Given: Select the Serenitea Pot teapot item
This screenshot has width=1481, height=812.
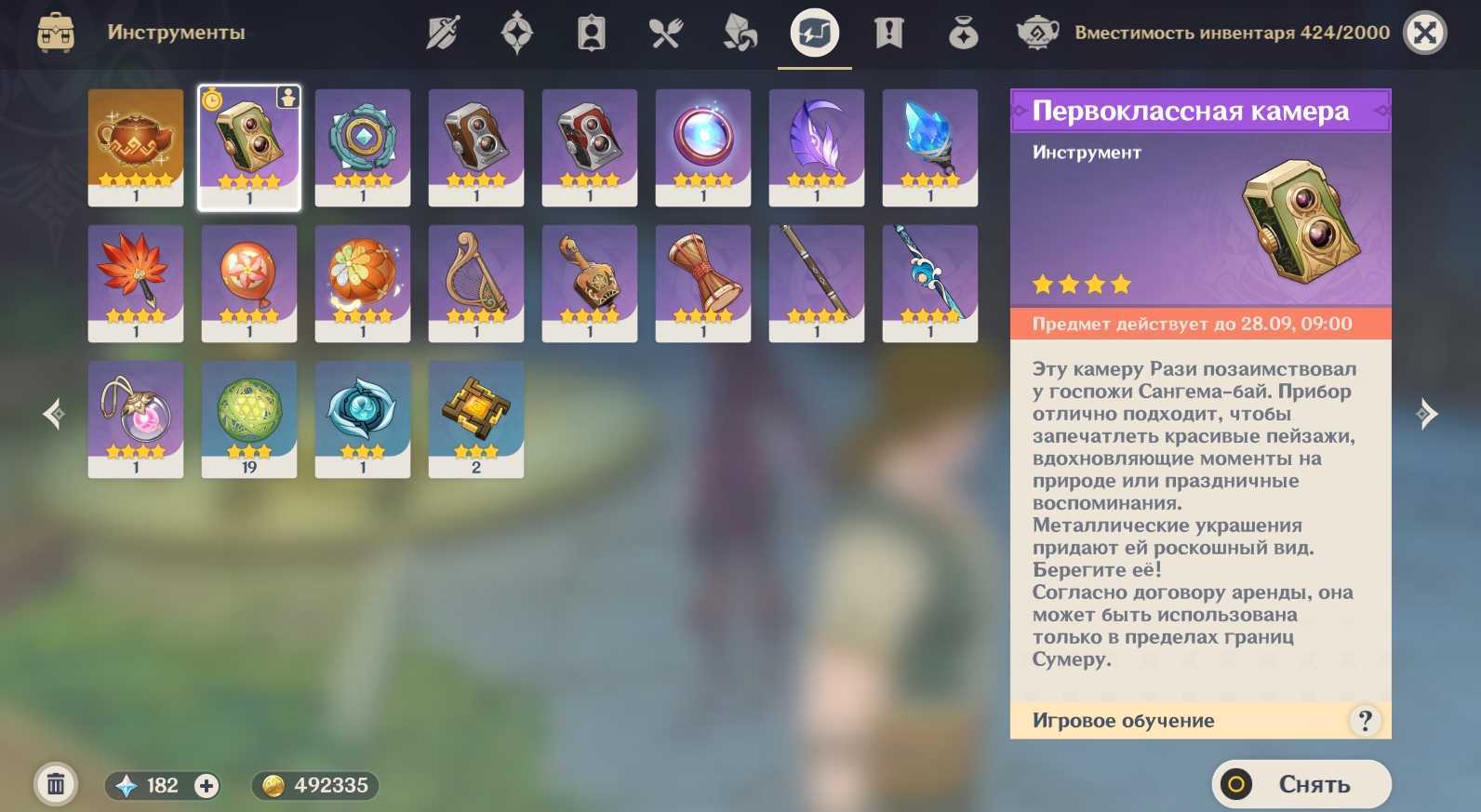Looking at the screenshot, I should pyautogui.click(x=136, y=147).
